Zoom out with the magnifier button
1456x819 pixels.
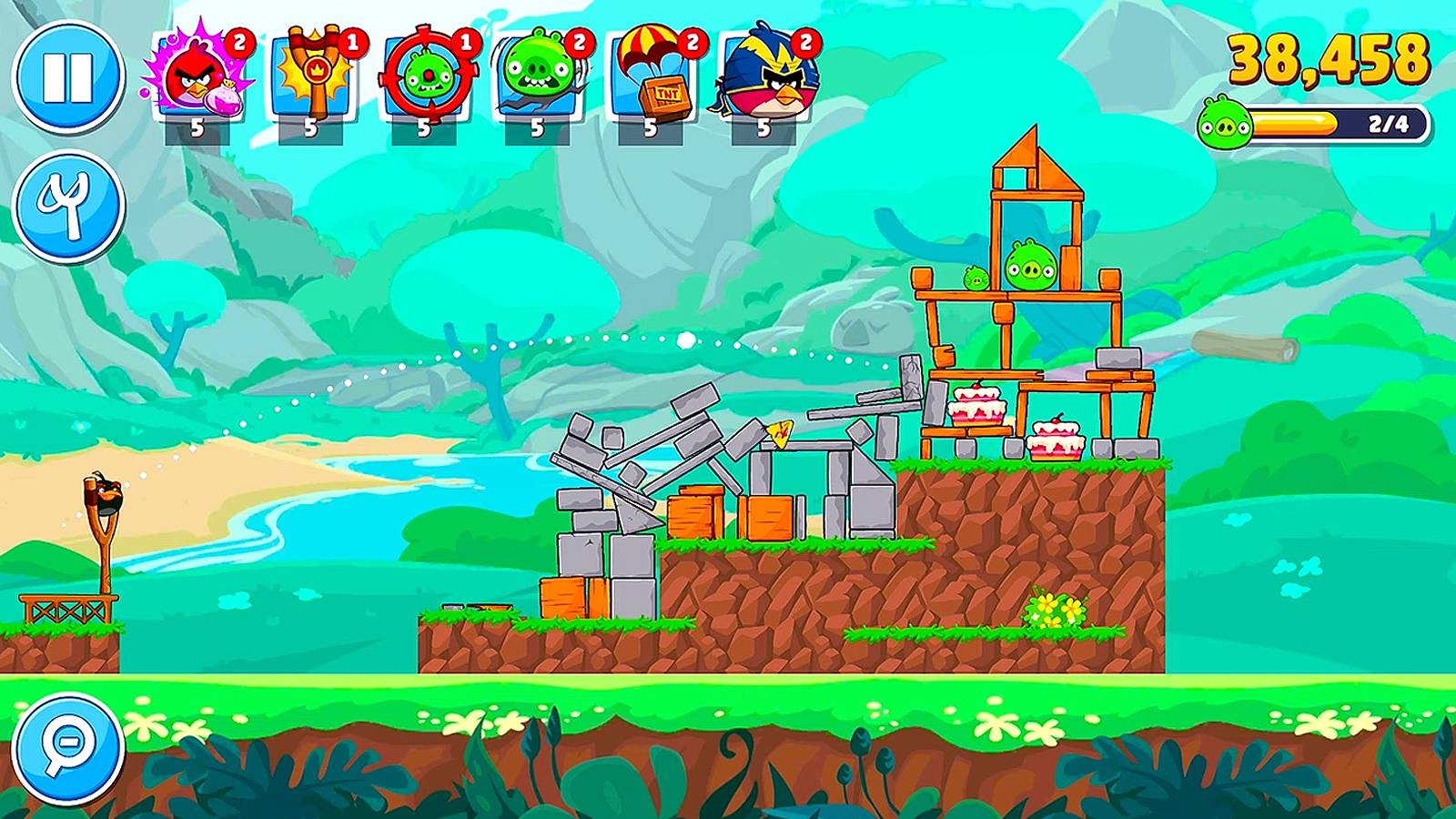pyautogui.click(x=68, y=749)
